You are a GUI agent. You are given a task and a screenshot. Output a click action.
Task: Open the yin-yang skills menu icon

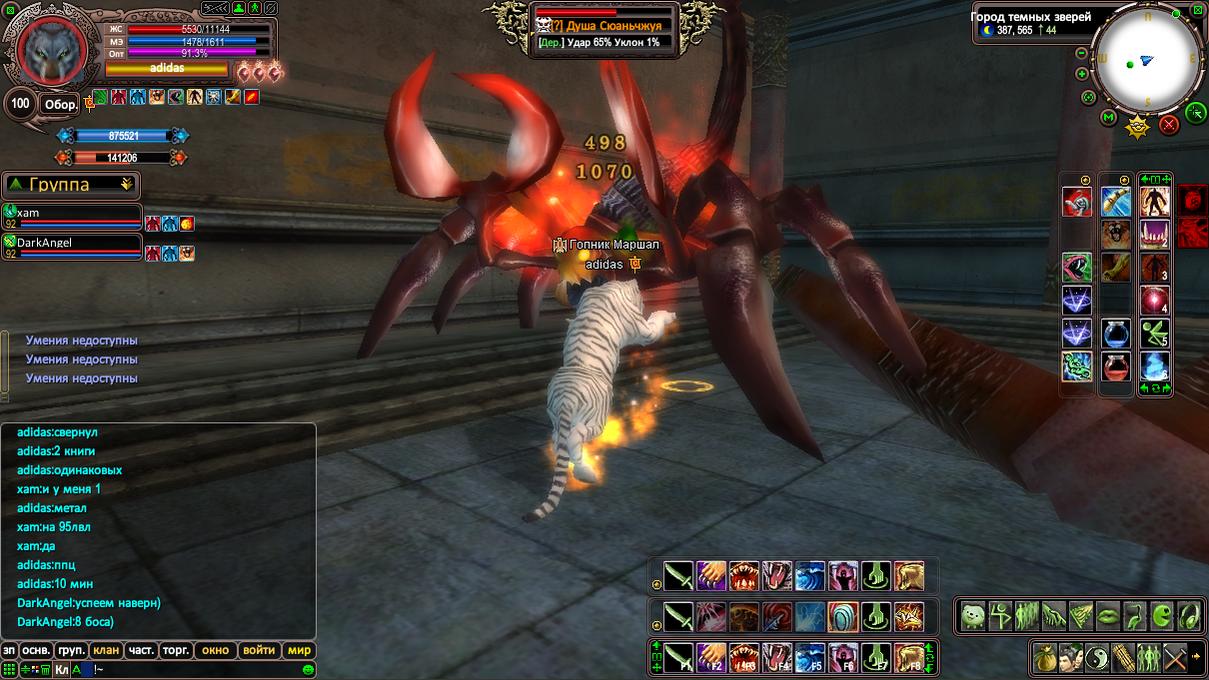point(1098,657)
